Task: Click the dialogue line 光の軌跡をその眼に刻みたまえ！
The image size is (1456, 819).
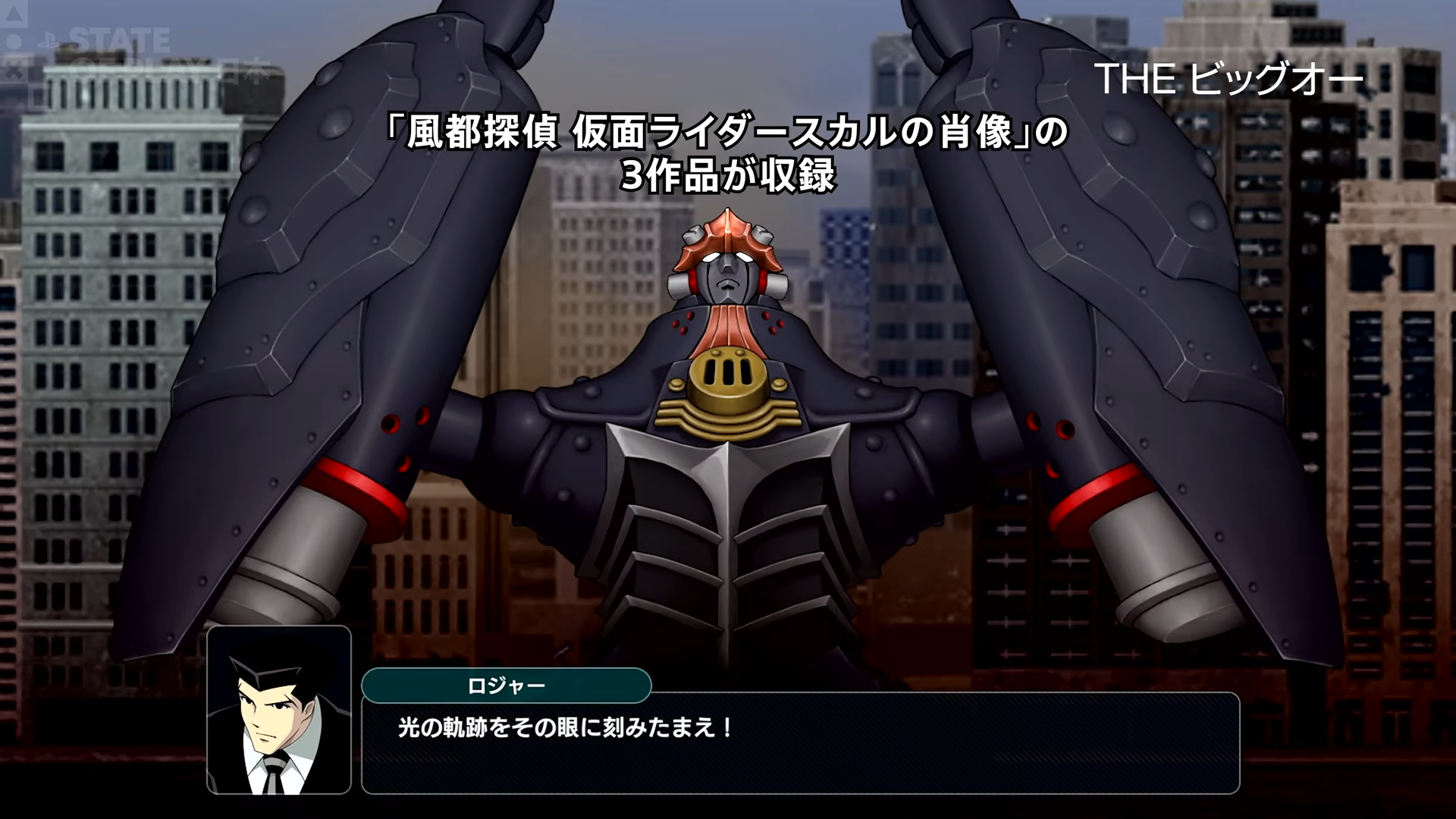Action: pos(565,727)
